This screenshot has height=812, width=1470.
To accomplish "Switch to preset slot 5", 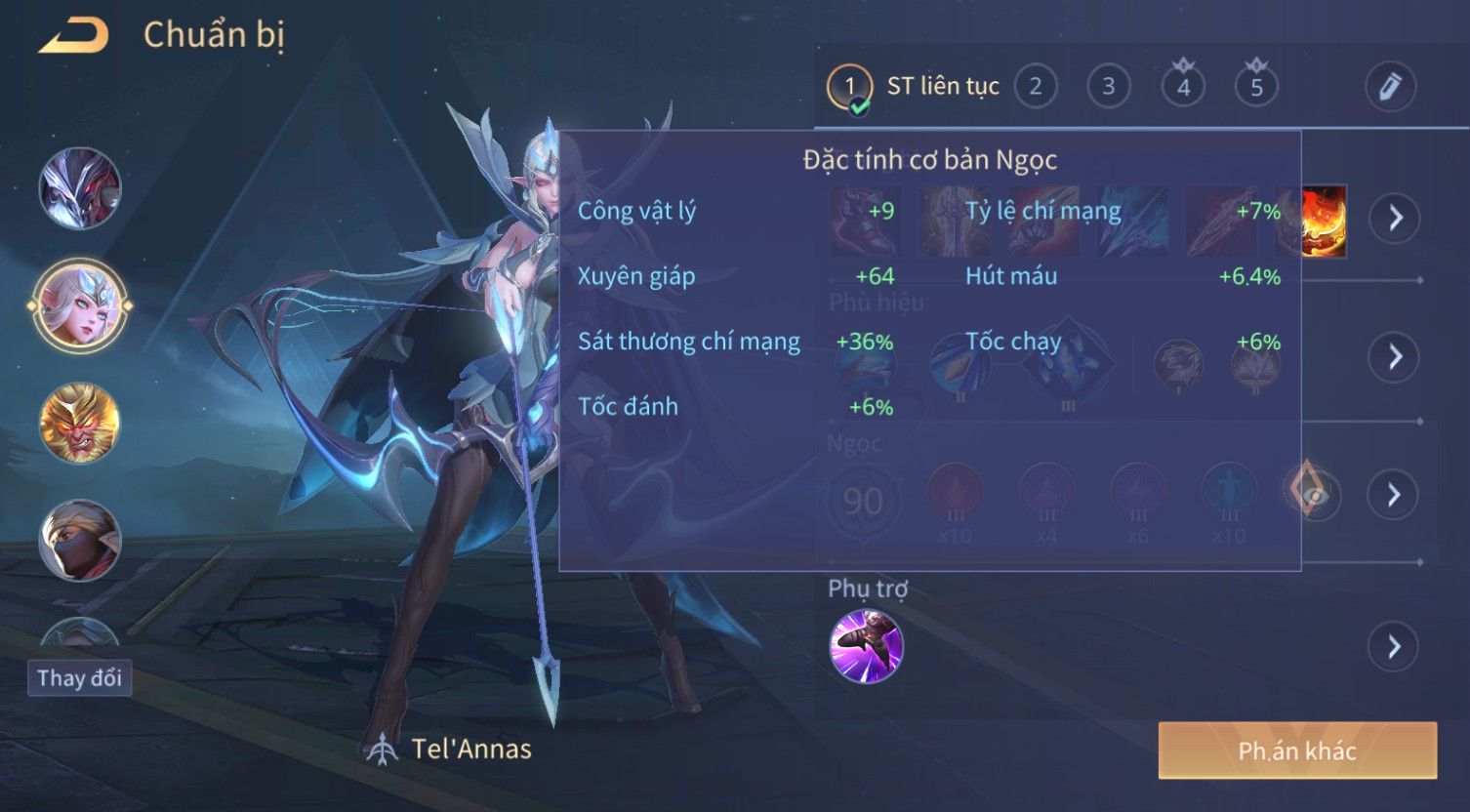I will (1256, 87).
